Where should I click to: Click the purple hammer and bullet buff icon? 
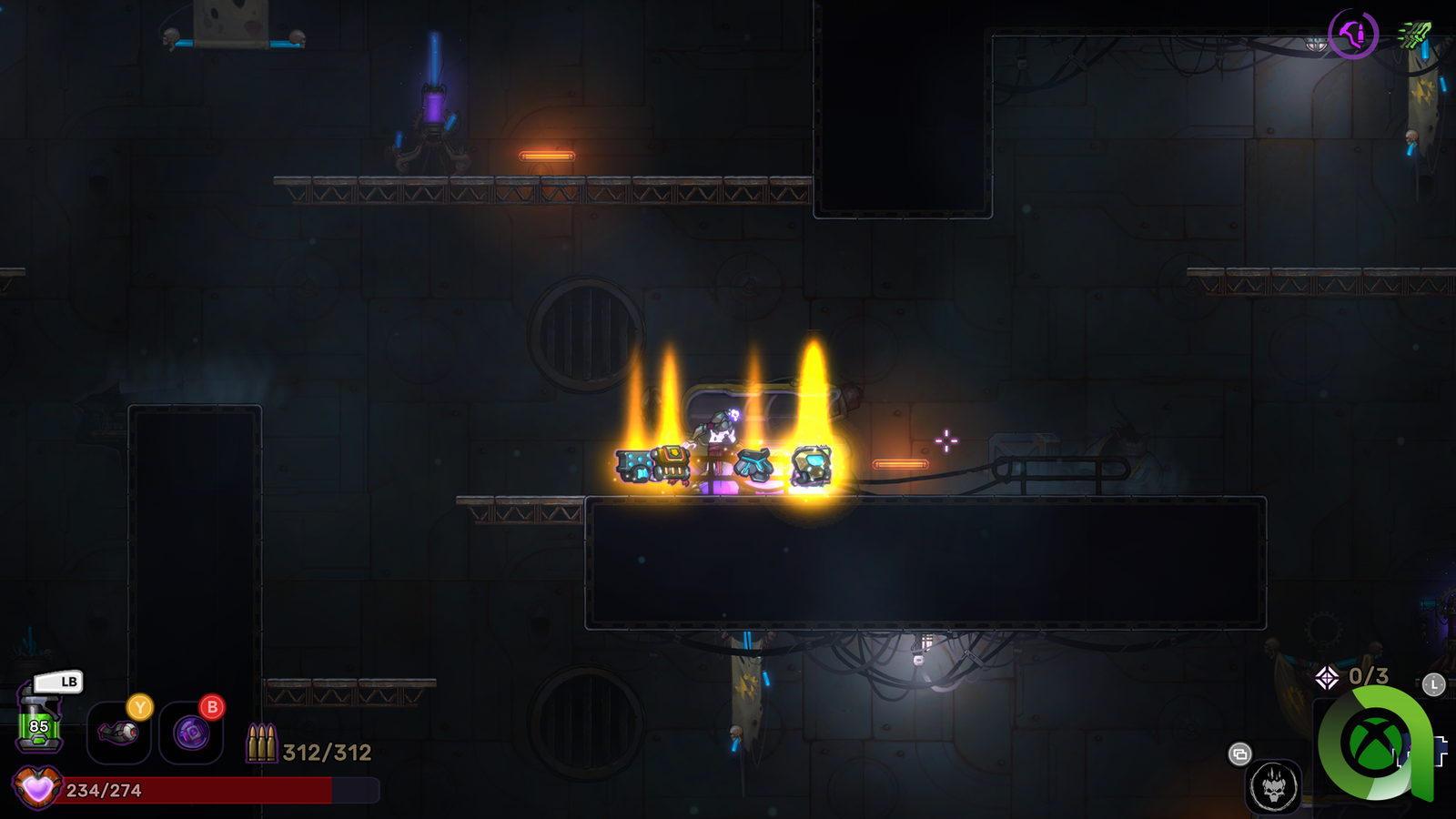(1353, 35)
